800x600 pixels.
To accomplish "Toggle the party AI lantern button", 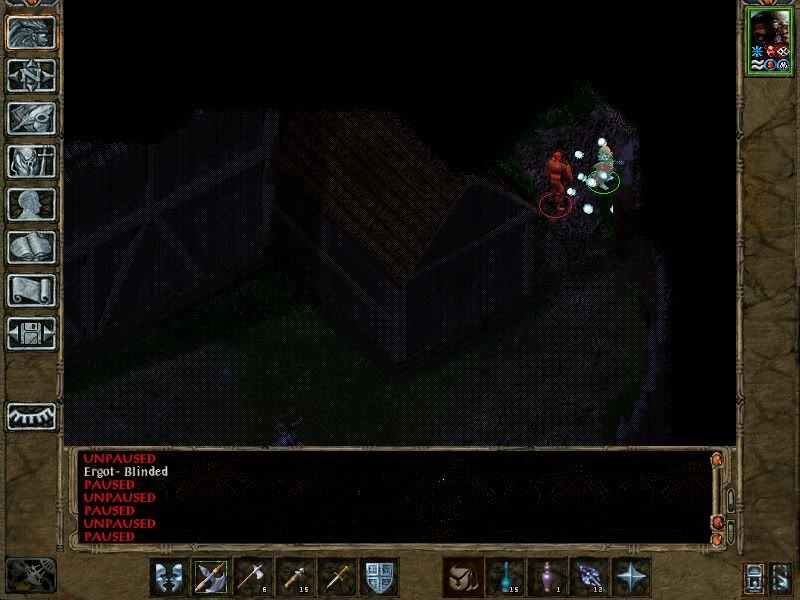I will (755, 578).
